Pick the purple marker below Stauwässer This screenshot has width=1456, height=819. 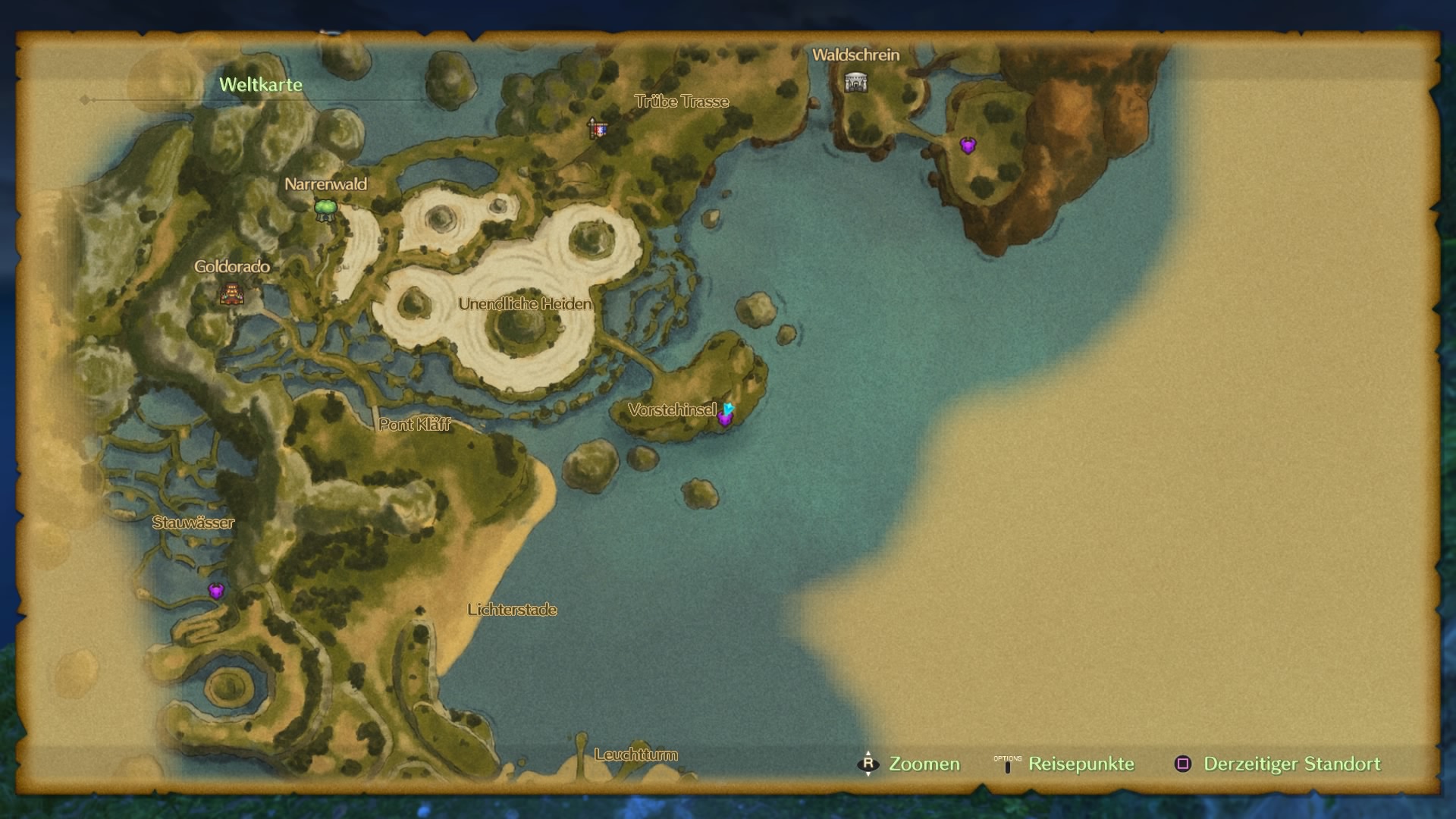[x=216, y=591]
